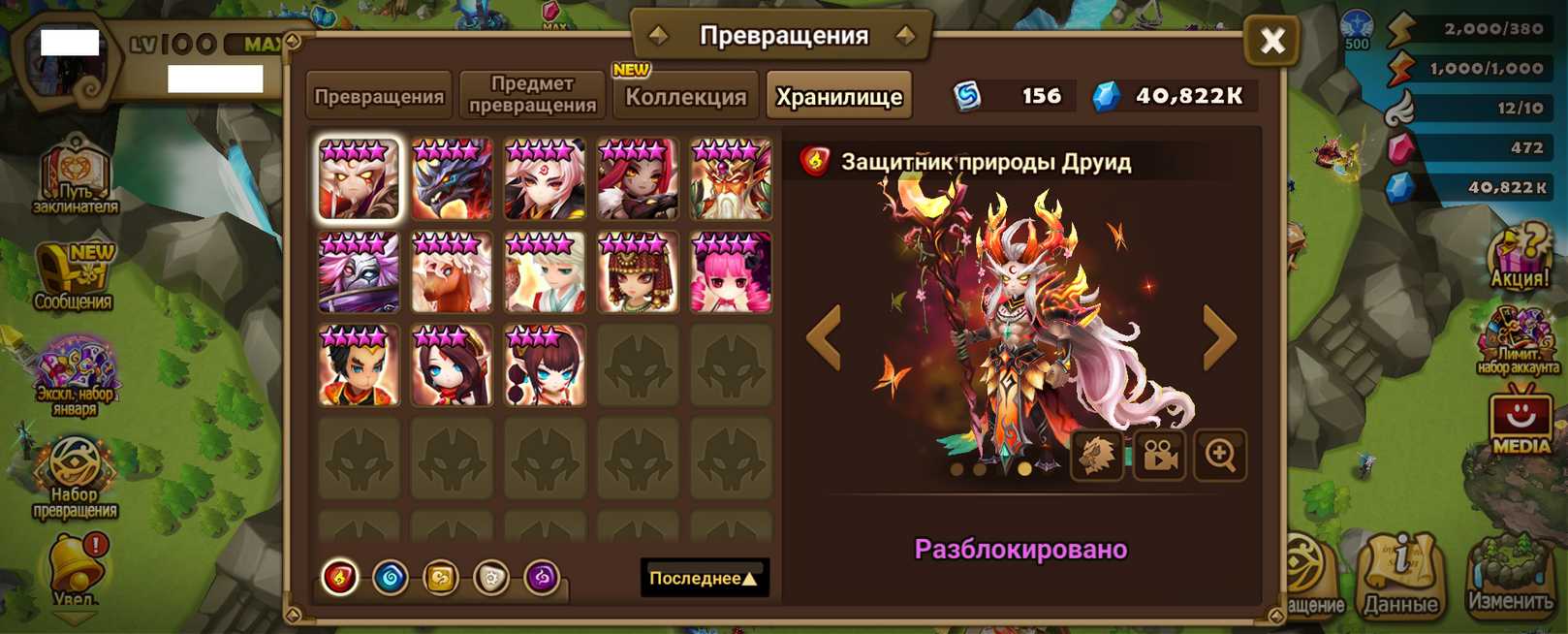The width and height of the screenshot is (1568, 634).
Task: Filter by the white light element
Action: pyautogui.click(x=491, y=578)
